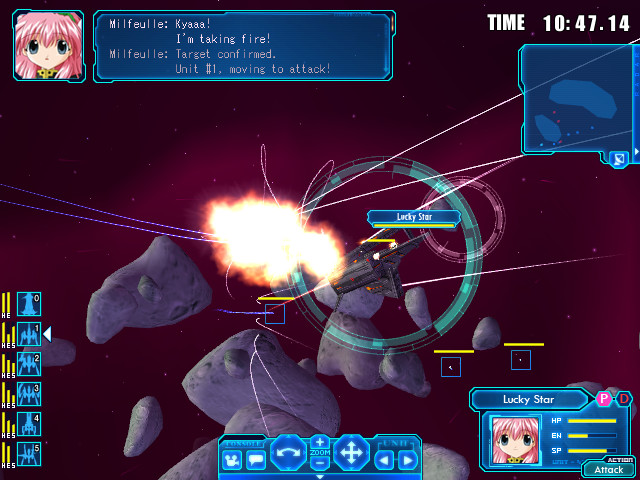Select unit 1 ship icon
This screenshot has width=640, height=480.
pos(29,334)
